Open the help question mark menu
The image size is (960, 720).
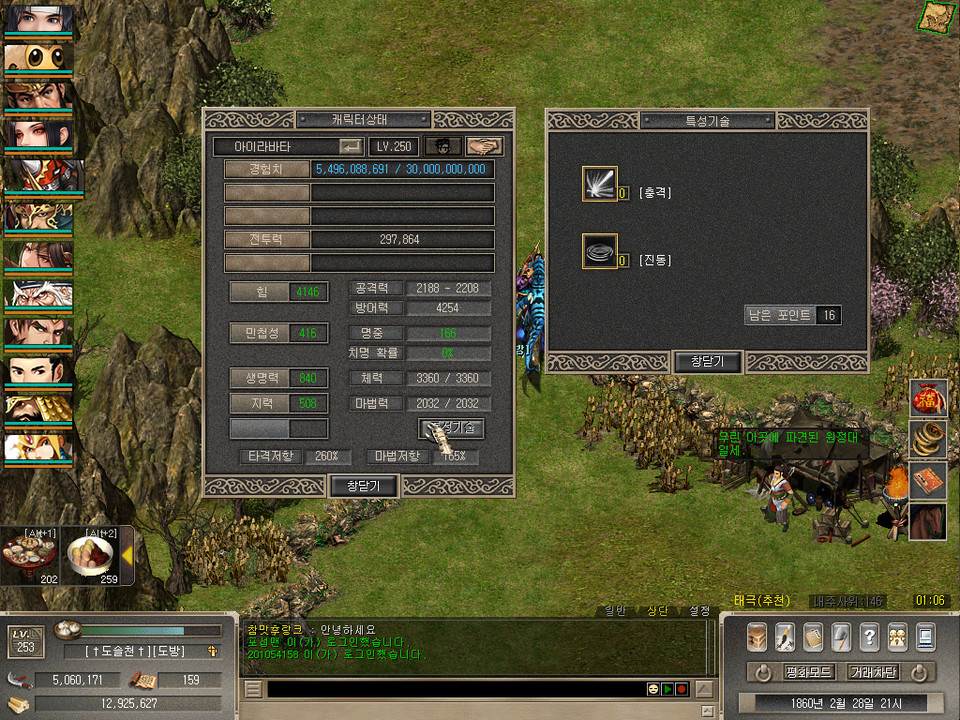tap(869, 636)
